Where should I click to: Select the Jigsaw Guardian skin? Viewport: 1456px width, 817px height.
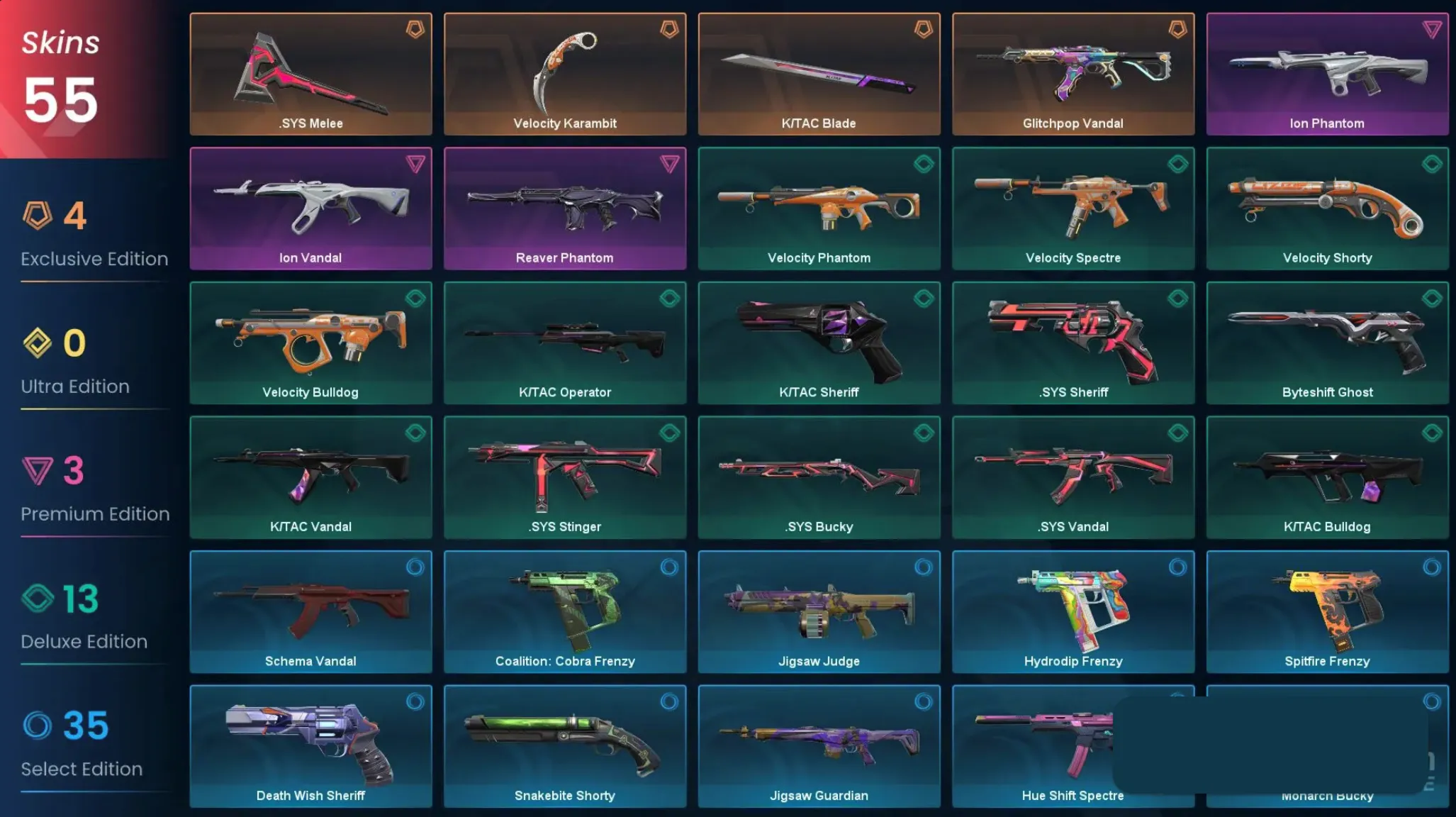(x=819, y=745)
